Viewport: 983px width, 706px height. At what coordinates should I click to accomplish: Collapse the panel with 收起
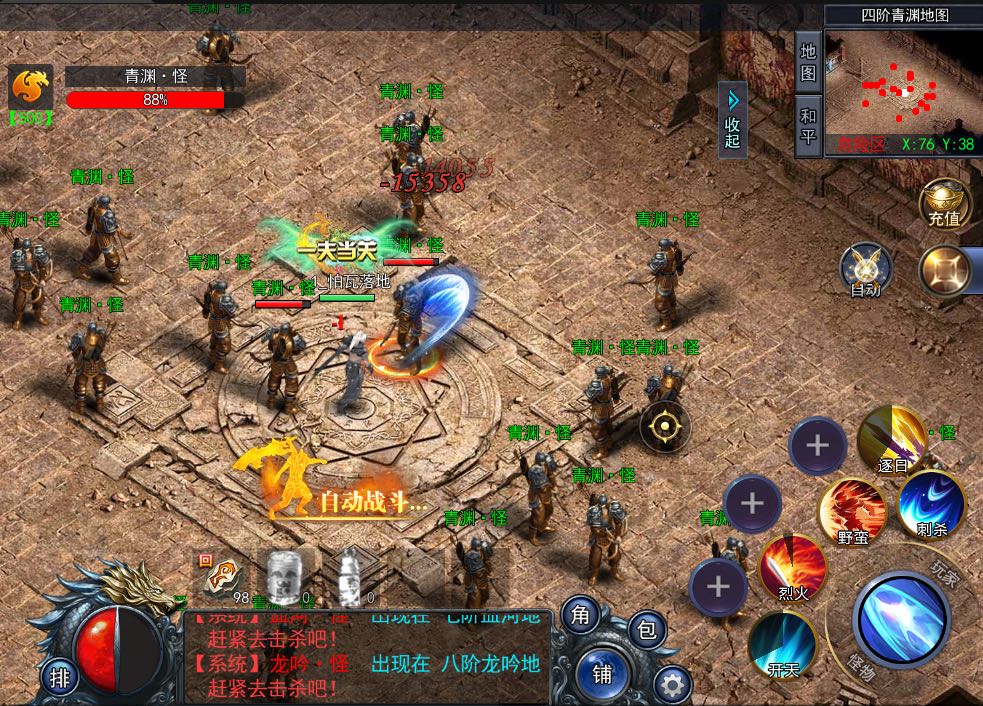[733, 118]
